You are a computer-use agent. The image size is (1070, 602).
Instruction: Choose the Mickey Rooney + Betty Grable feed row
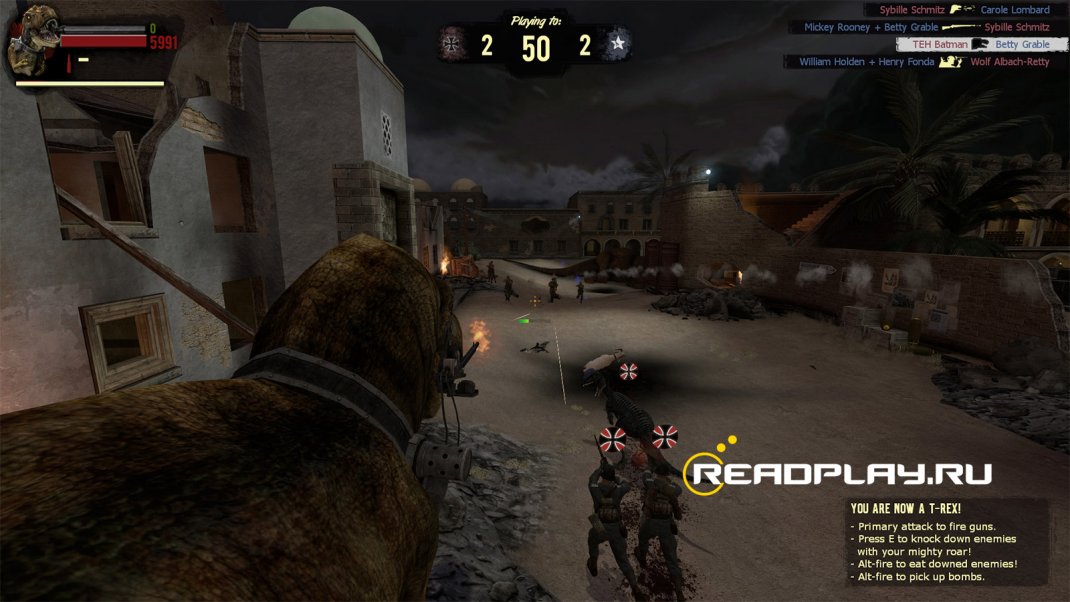pos(926,27)
